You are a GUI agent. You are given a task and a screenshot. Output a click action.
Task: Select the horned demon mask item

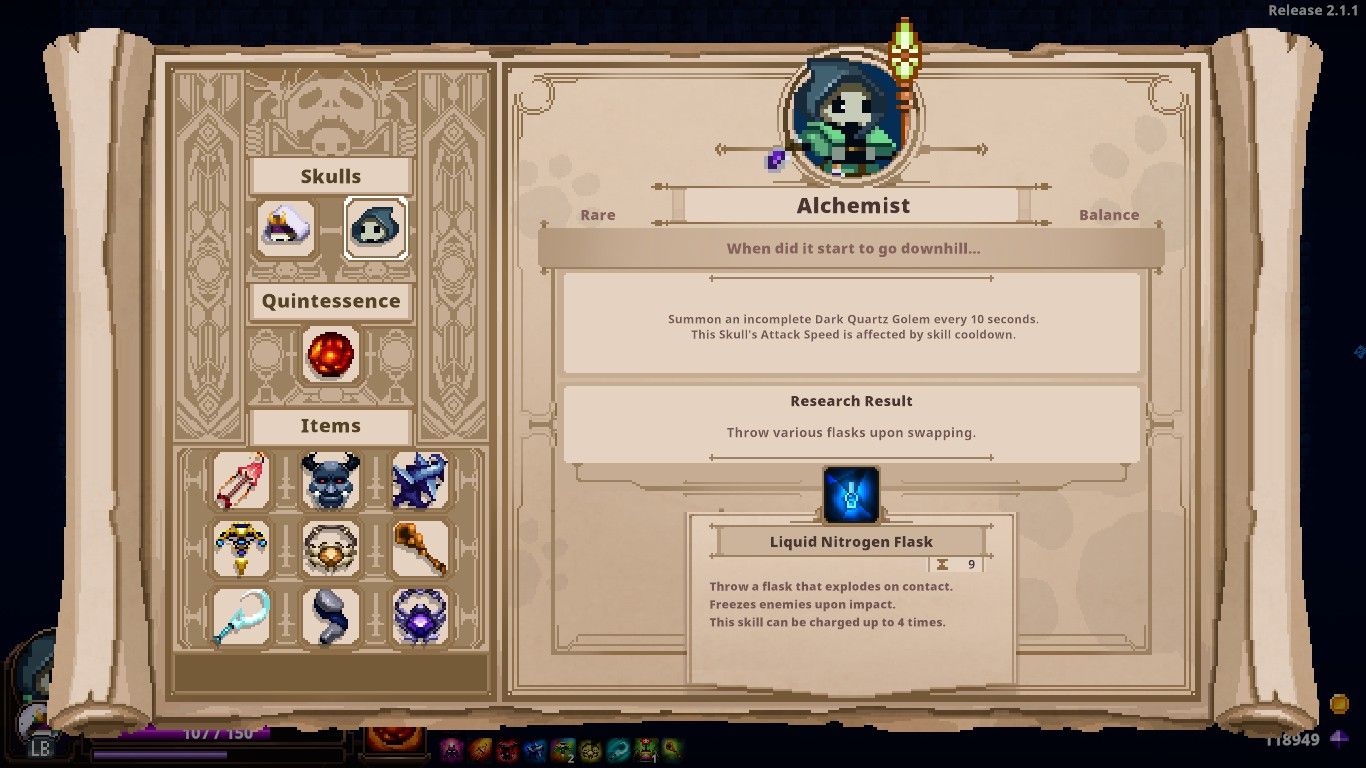(x=330, y=481)
